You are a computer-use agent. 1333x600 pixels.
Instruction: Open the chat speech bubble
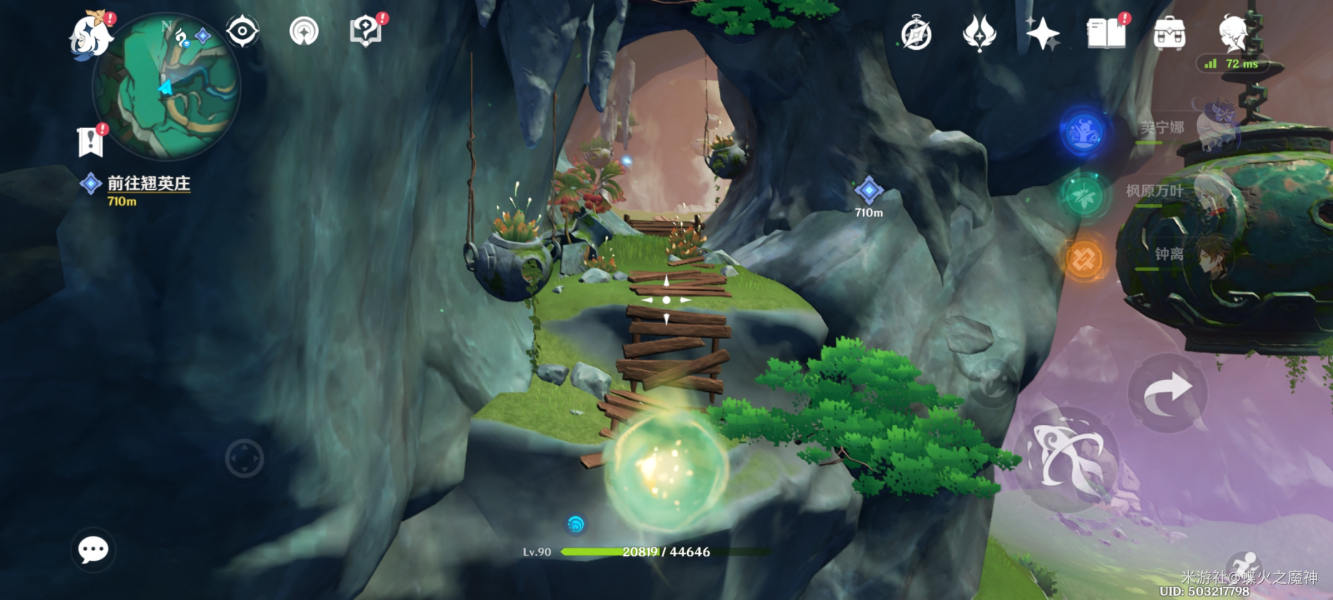point(93,549)
